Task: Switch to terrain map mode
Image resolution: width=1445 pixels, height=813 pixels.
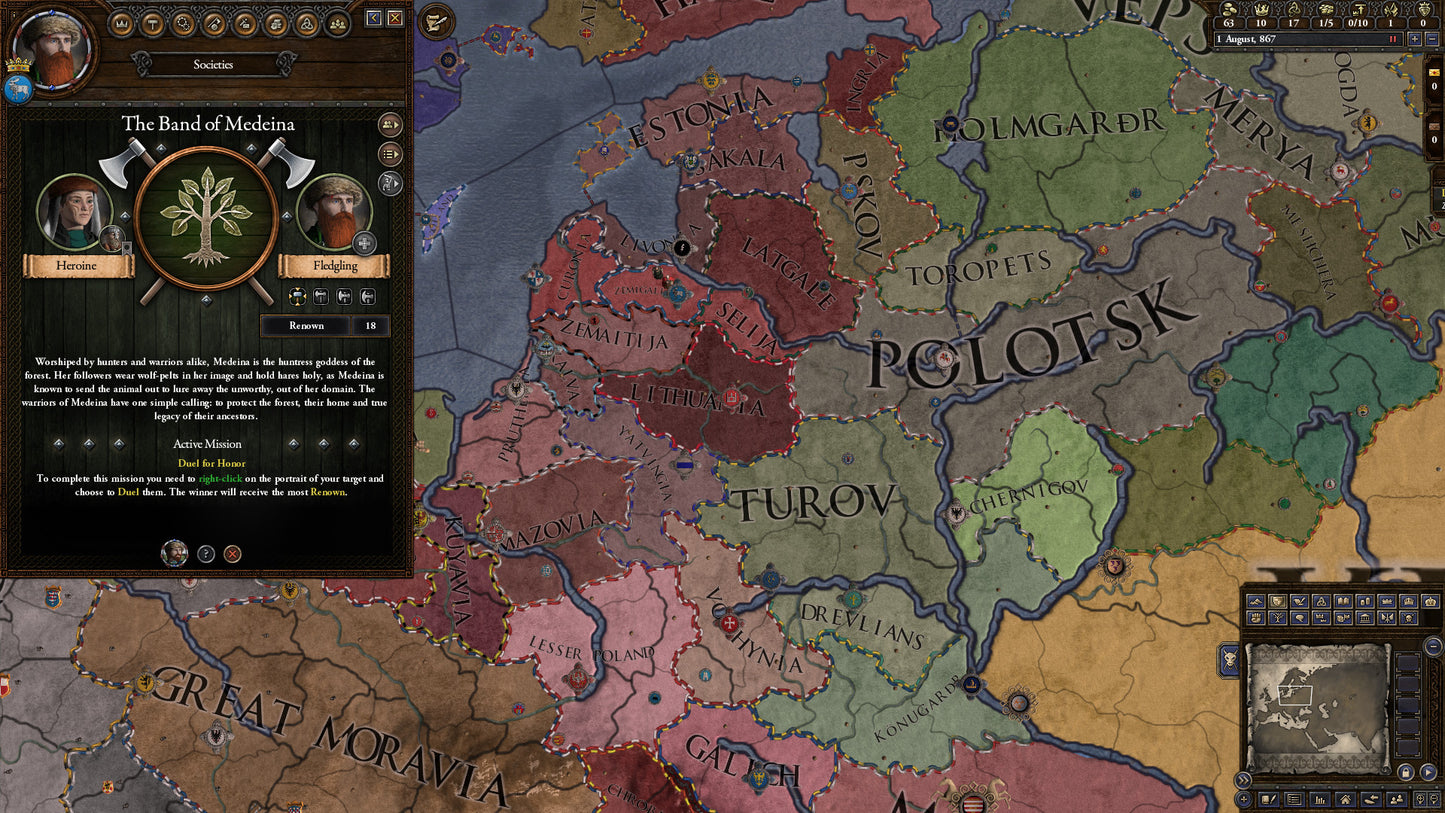Action: (x=1255, y=601)
